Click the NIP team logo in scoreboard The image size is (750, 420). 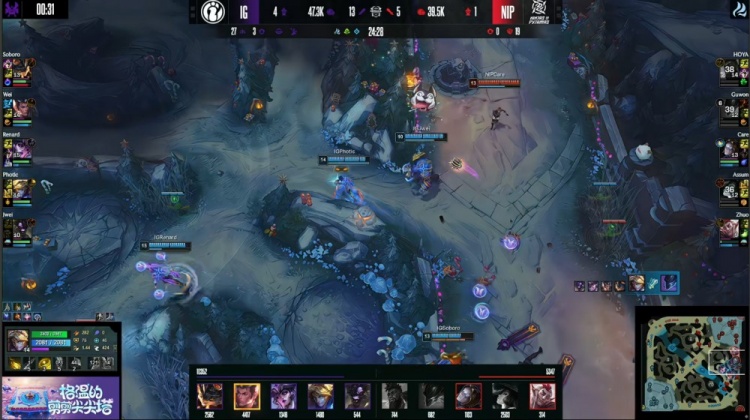(x=538, y=13)
